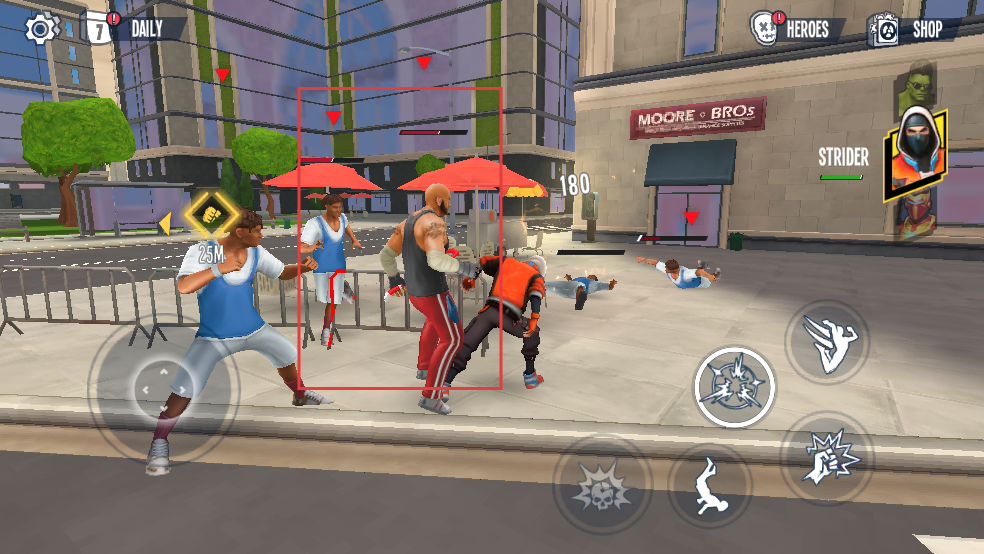The height and width of the screenshot is (554, 984).
Task: Select the Strider hero portrait
Action: coord(914,154)
